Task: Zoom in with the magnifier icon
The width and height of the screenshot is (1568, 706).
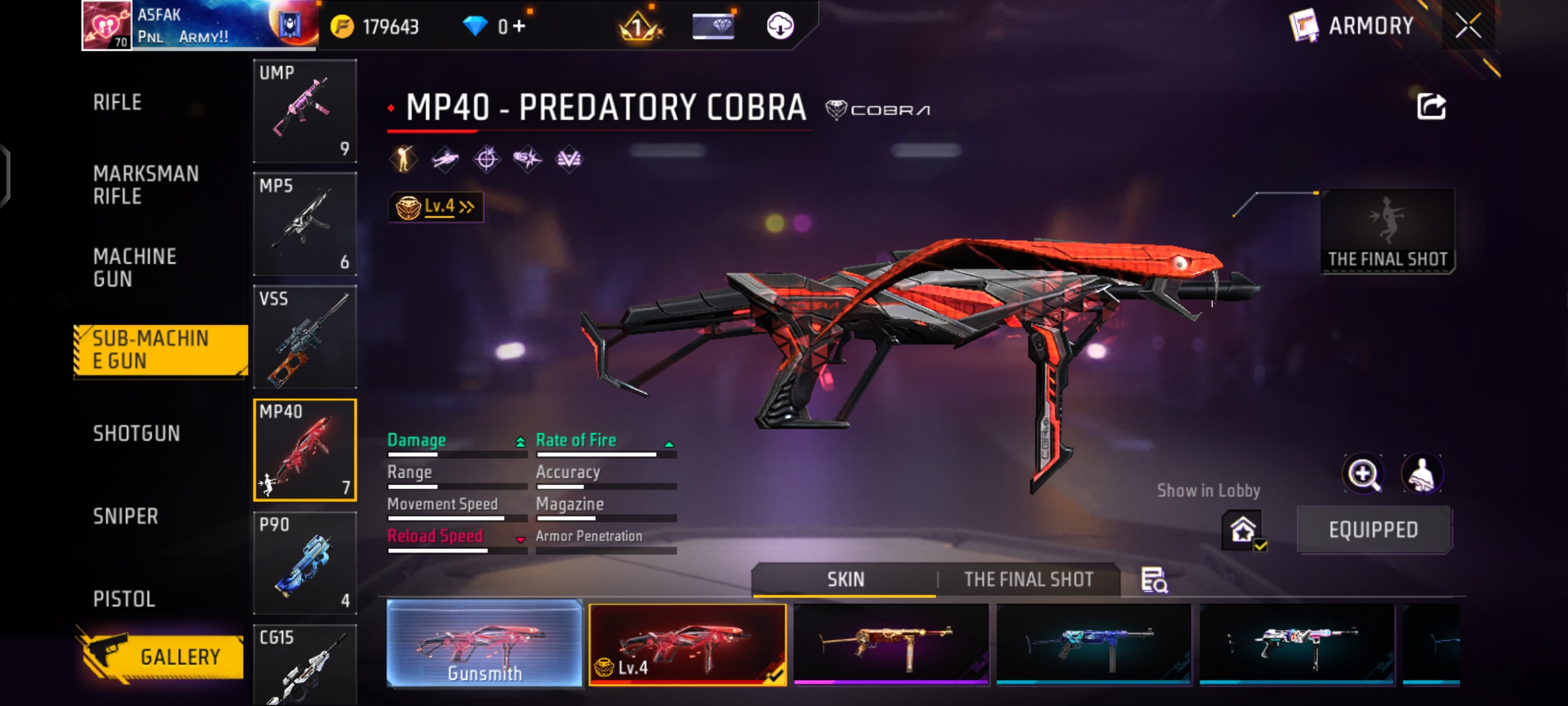Action: pyautogui.click(x=1364, y=474)
